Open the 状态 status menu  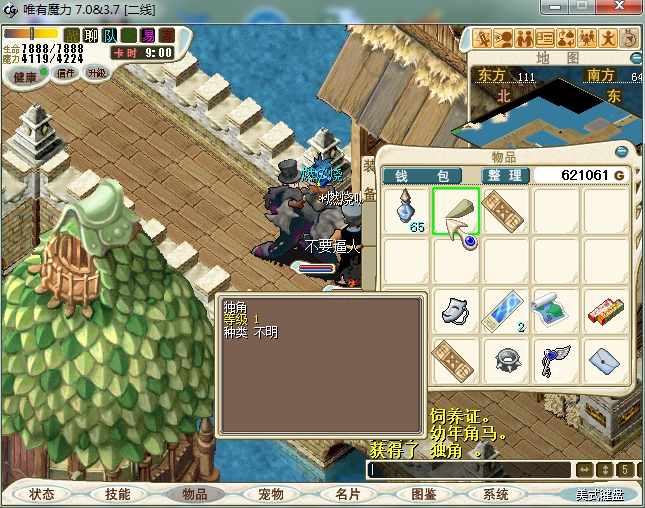pyautogui.click(x=42, y=494)
